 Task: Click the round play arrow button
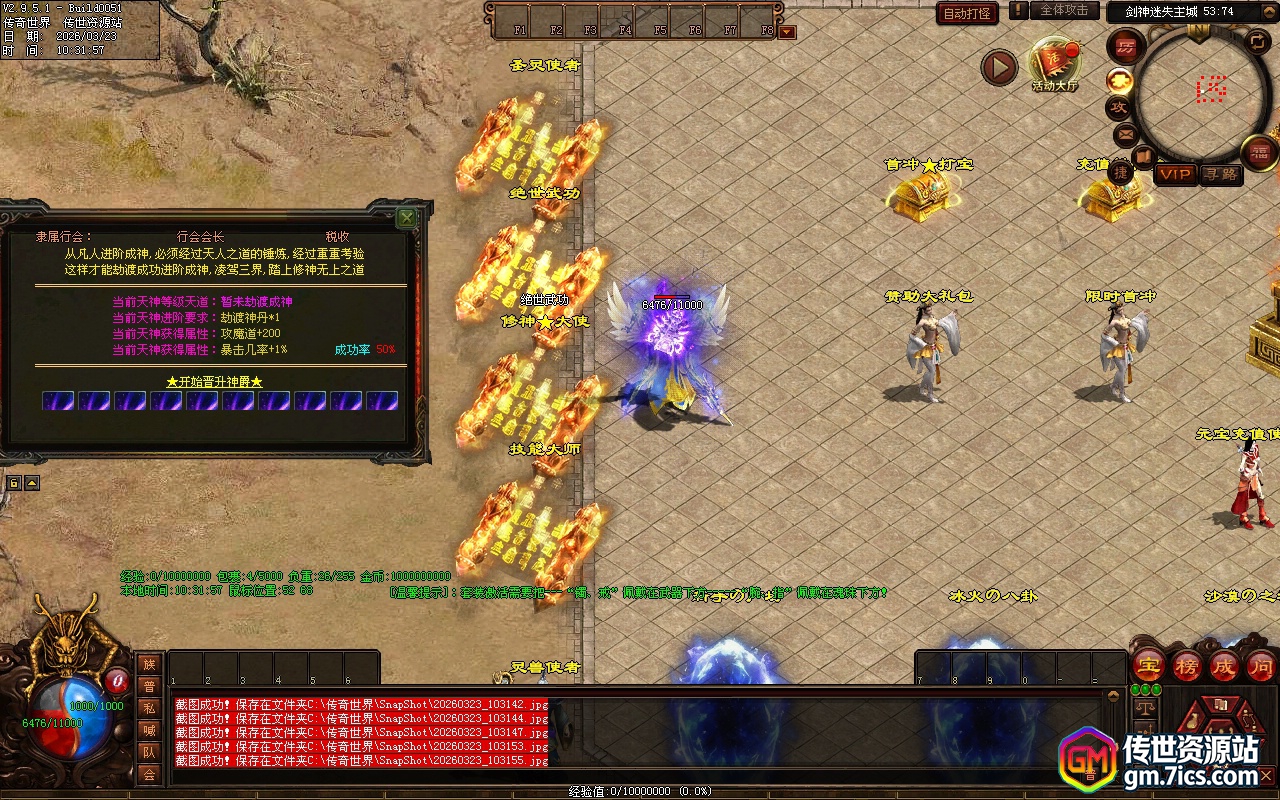point(998,67)
